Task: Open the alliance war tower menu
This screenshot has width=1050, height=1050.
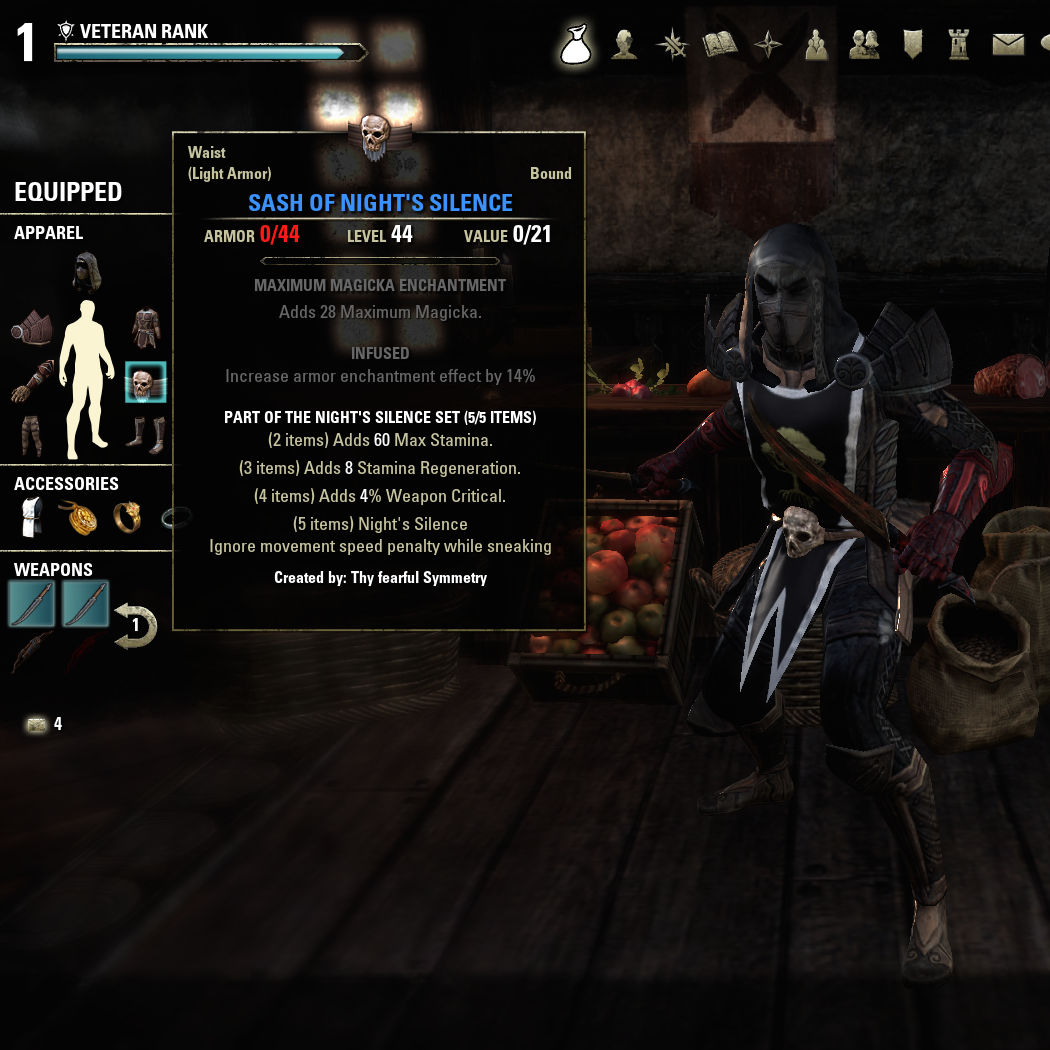Action: click(960, 45)
